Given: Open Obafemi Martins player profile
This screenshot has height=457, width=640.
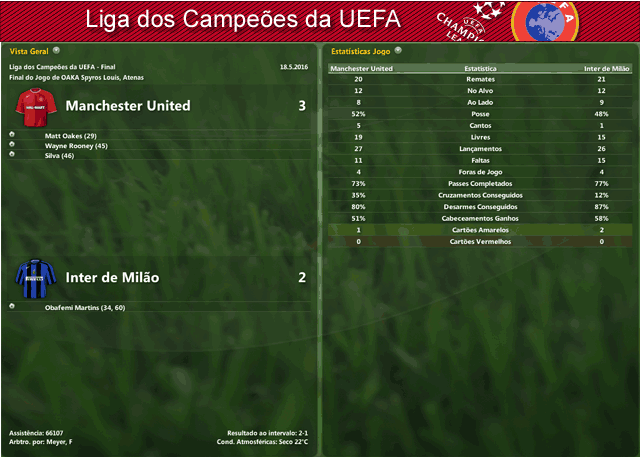Looking at the screenshot, I should 84,307.
